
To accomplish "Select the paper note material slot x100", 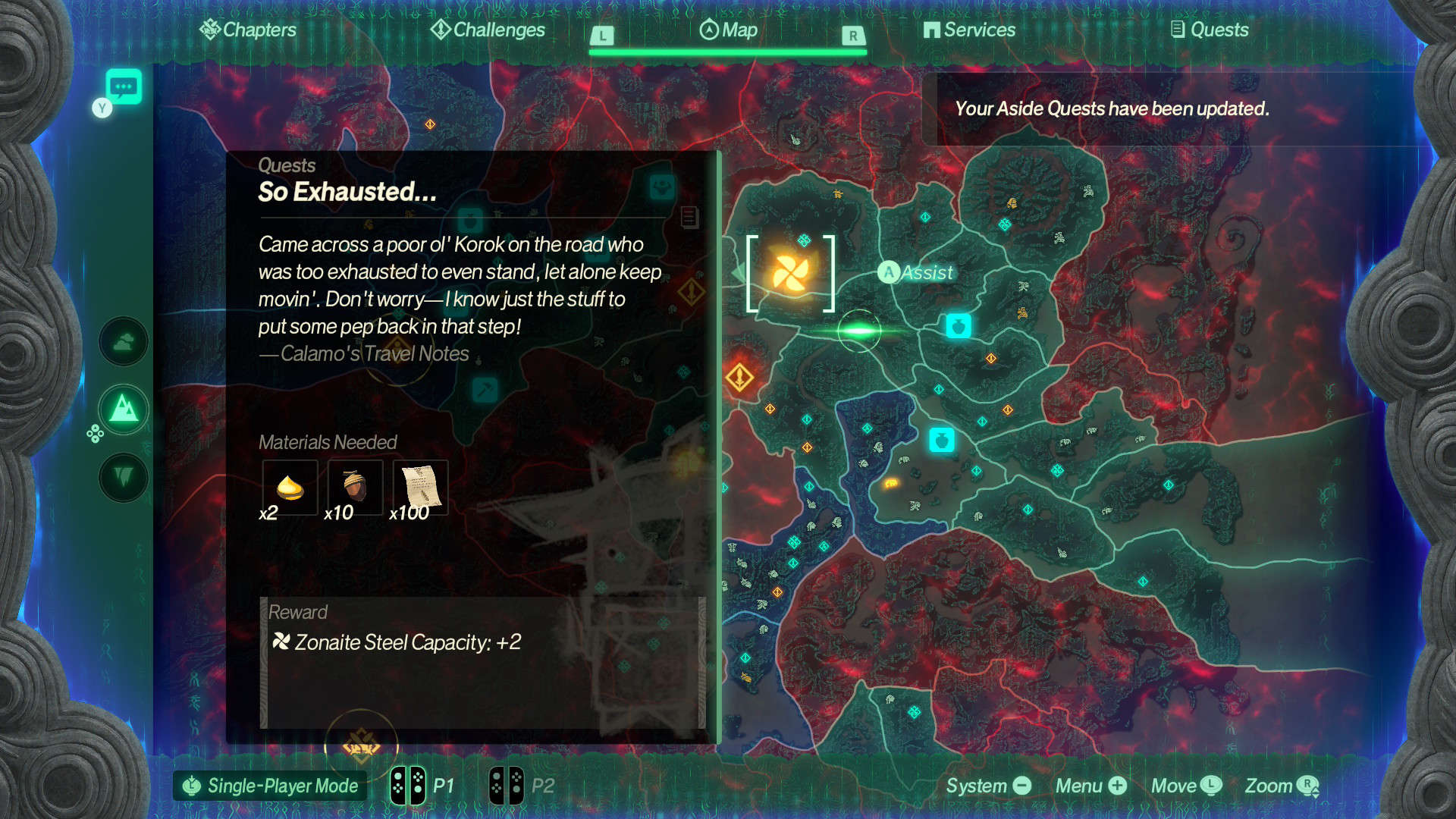I will pyautogui.click(x=420, y=488).
